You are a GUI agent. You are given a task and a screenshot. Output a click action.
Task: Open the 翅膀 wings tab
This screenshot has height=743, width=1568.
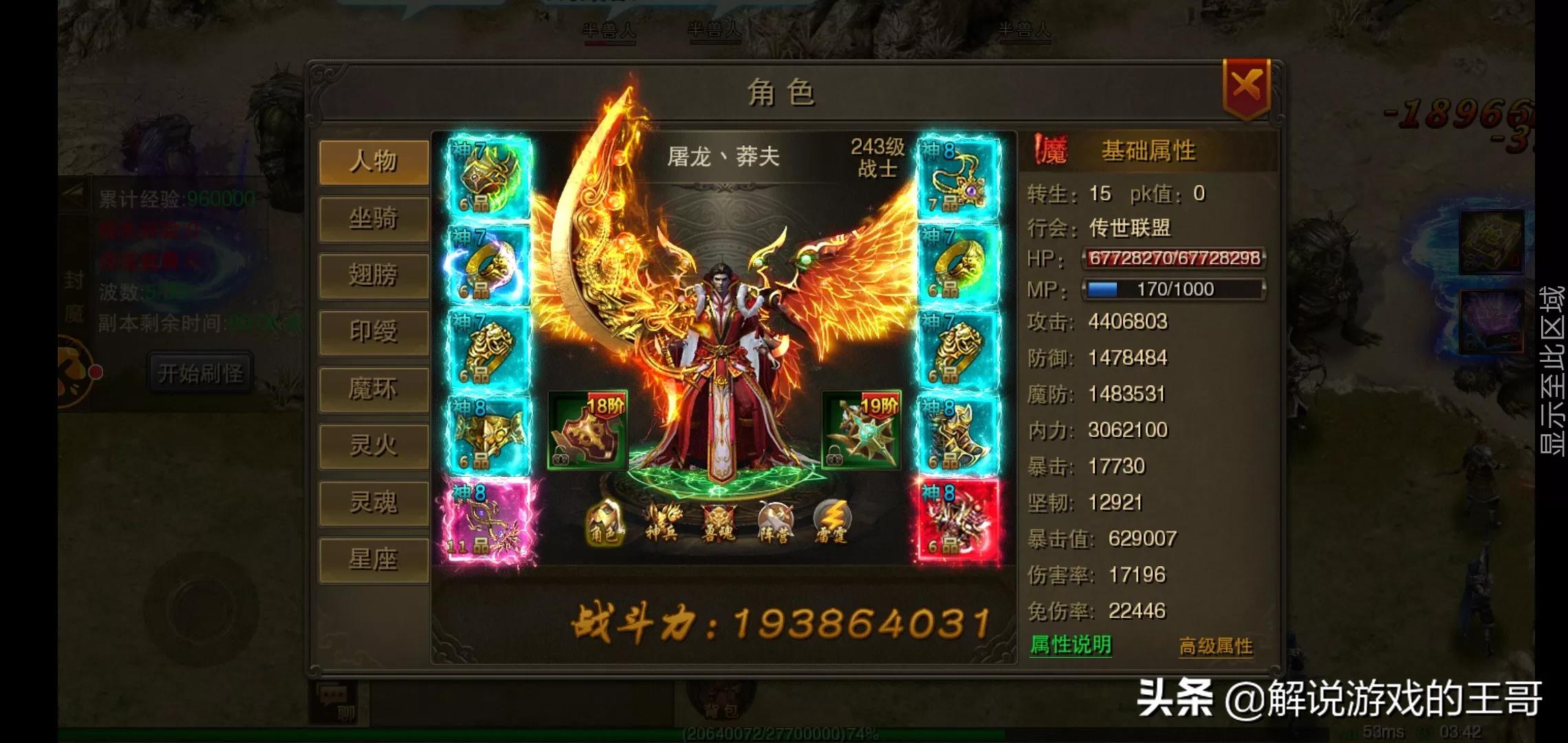373,275
